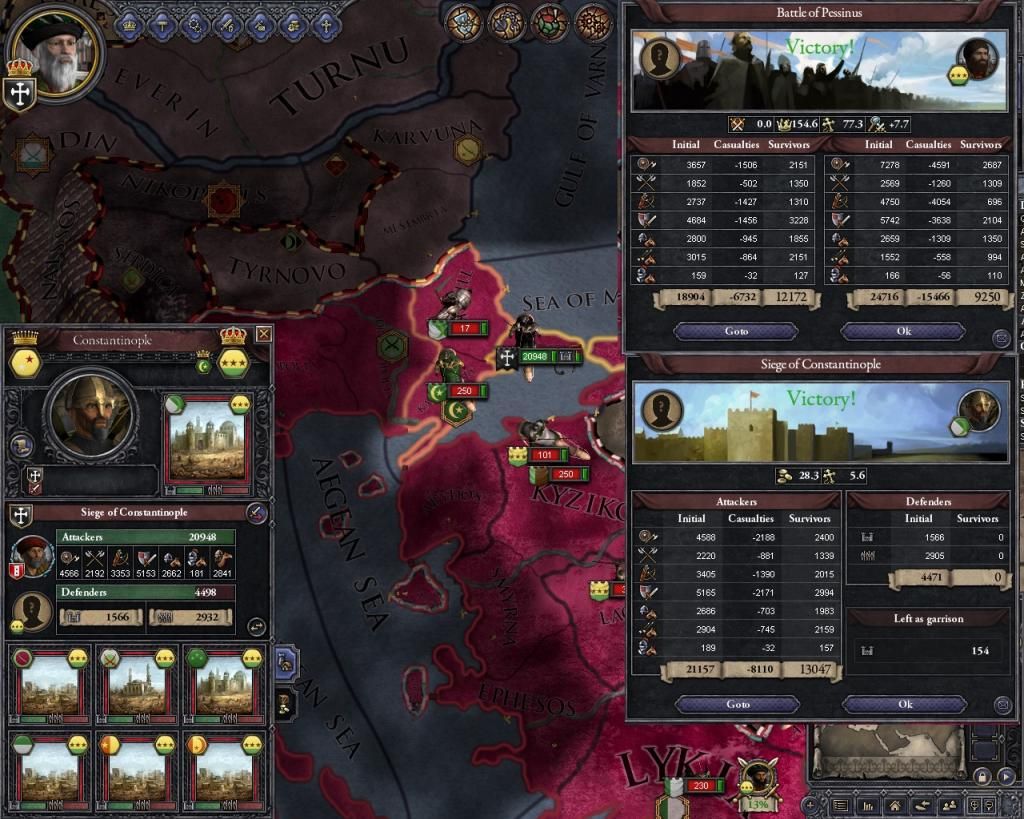Open the player ruler's character portrait

coord(58,50)
